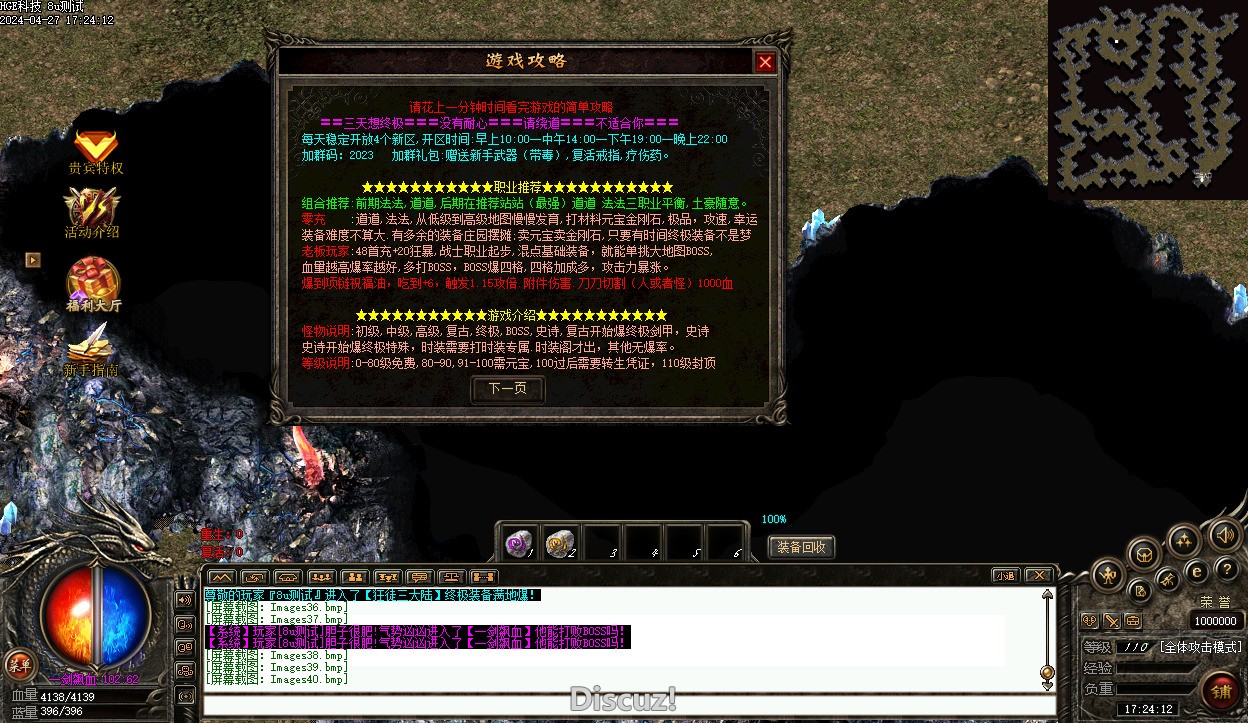
Task: Click the minimap in the corner
Action: [1147, 96]
